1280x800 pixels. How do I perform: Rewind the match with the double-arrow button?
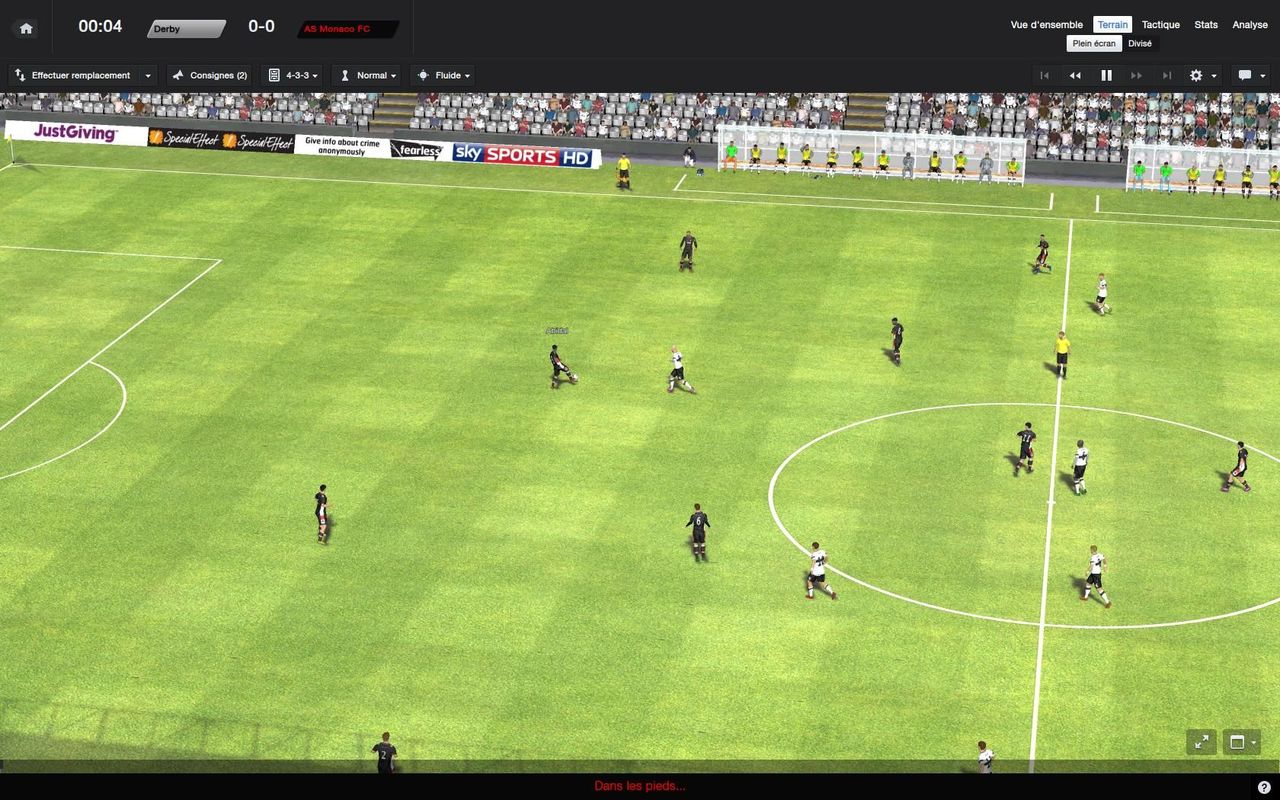pyautogui.click(x=1075, y=75)
